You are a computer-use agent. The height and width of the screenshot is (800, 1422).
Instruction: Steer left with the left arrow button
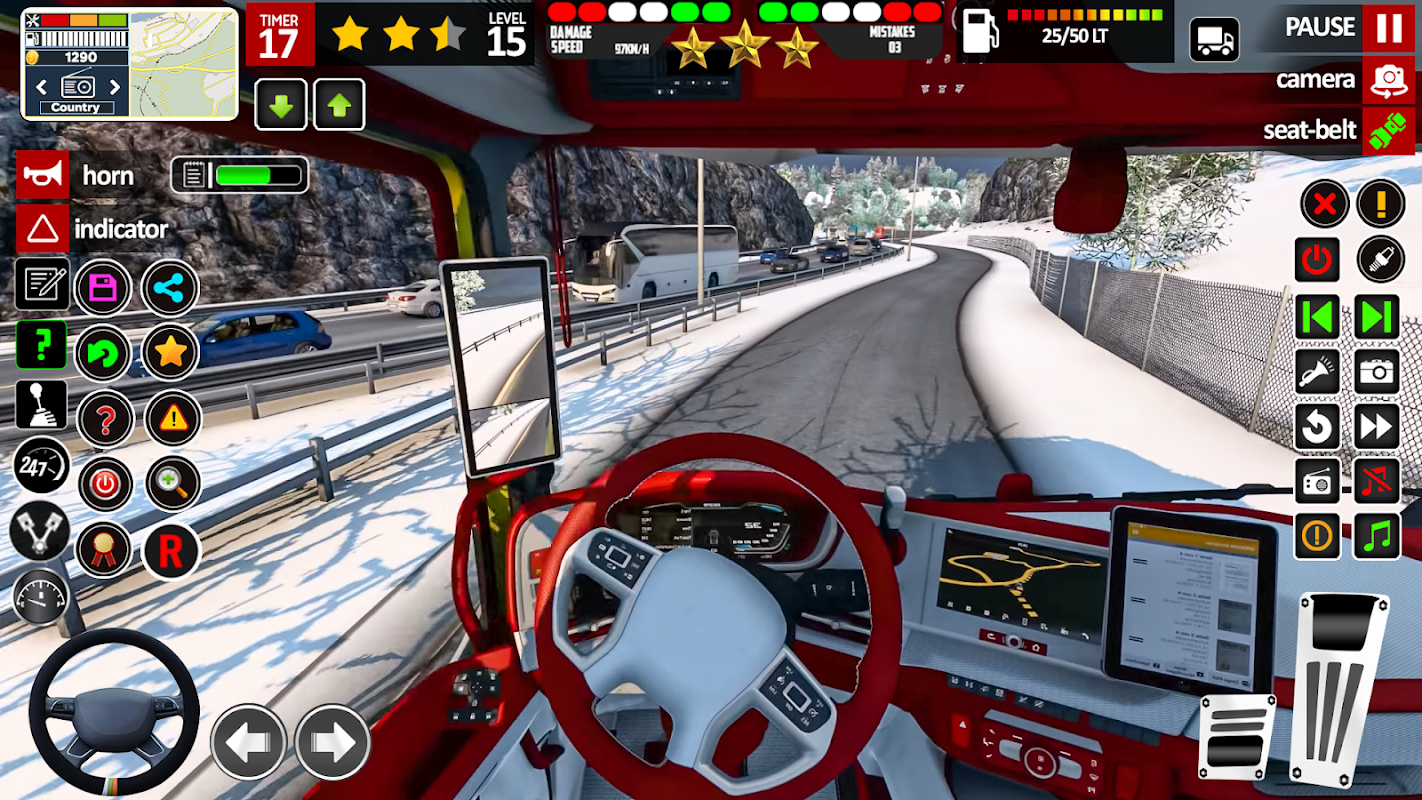(x=248, y=742)
